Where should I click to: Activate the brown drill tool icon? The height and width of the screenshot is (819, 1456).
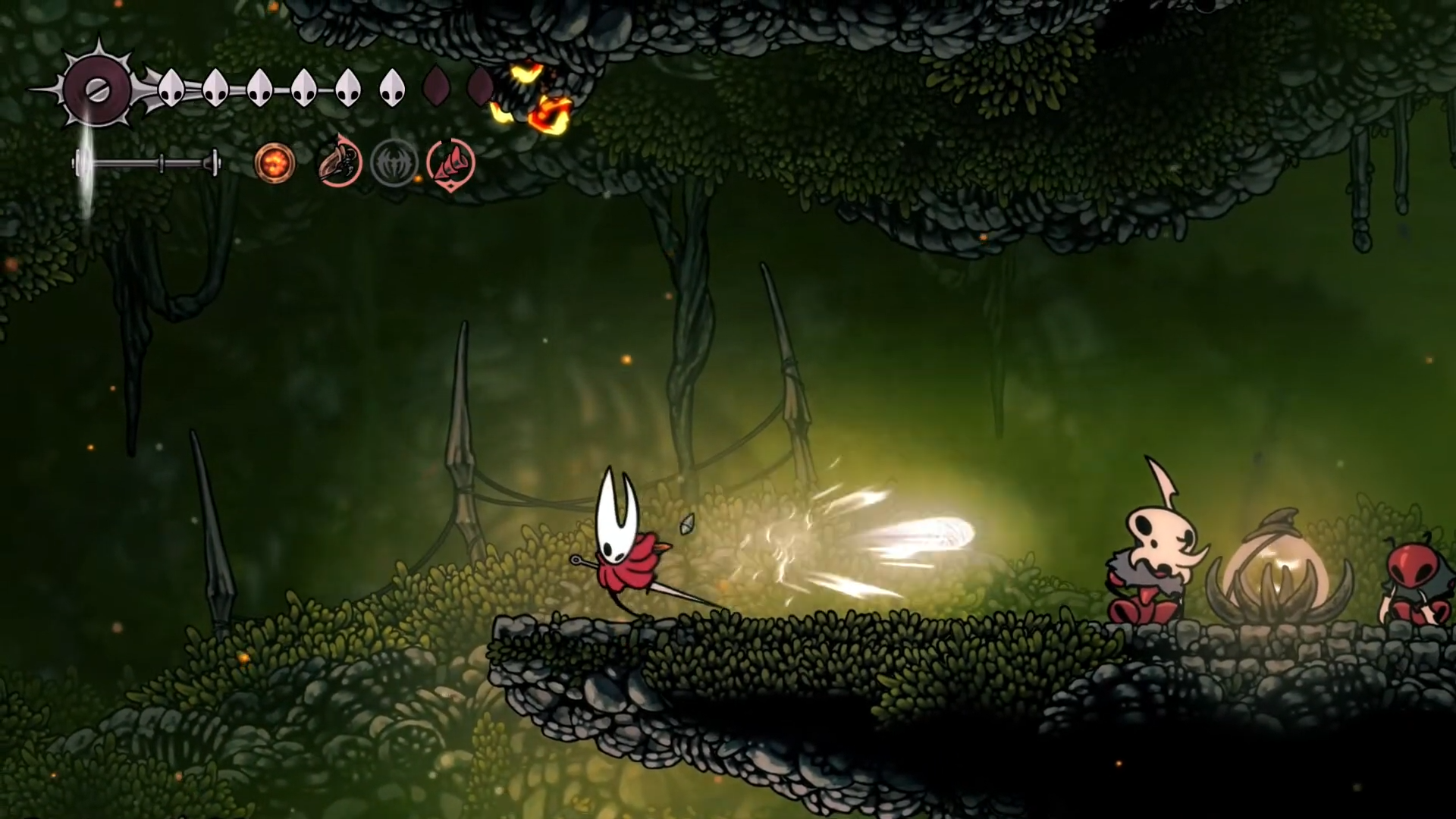338,162
